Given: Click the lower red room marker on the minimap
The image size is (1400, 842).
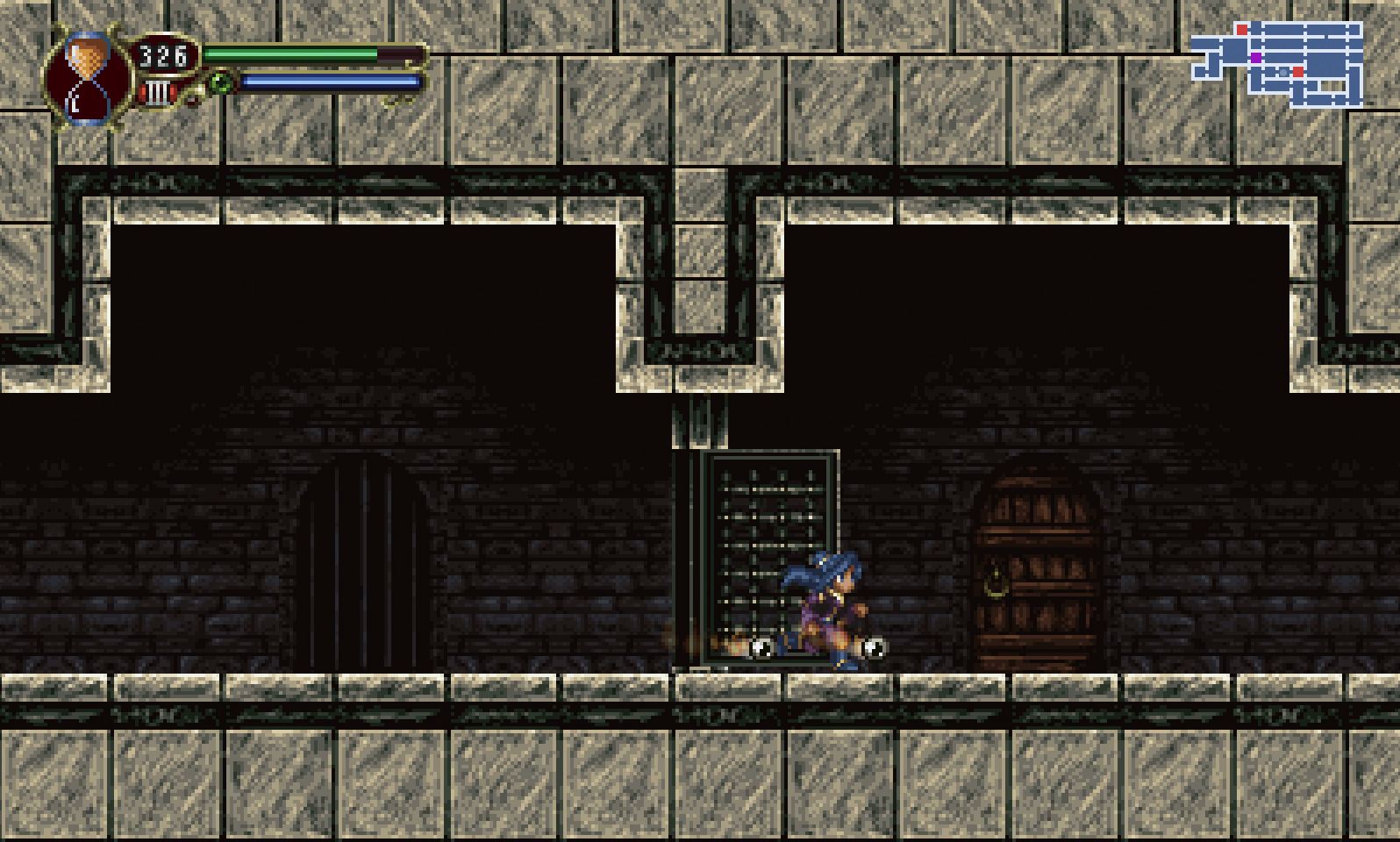Looking at the screenshot, I should coord(1297,72).
